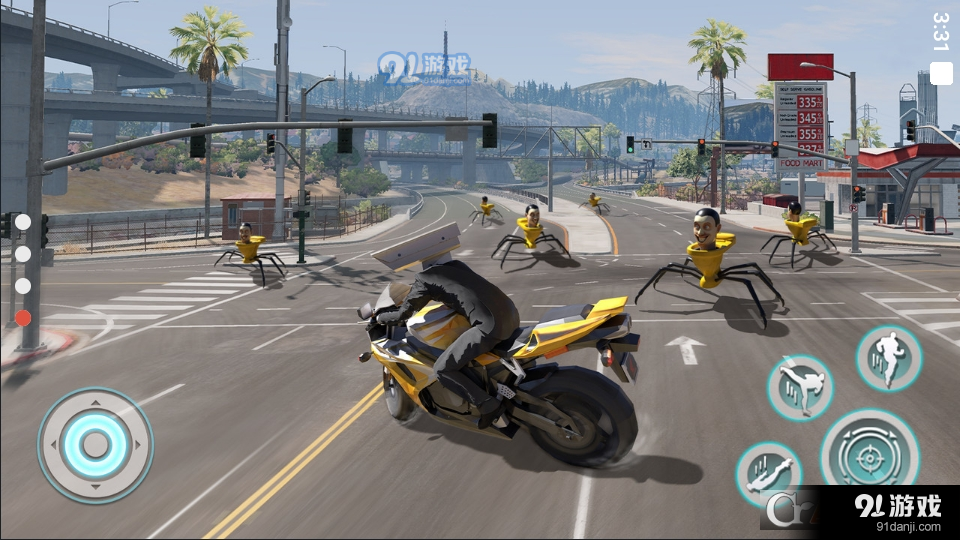Stop recording with the white square button
This screenshot has height=540, width=960.
[941, 73]
